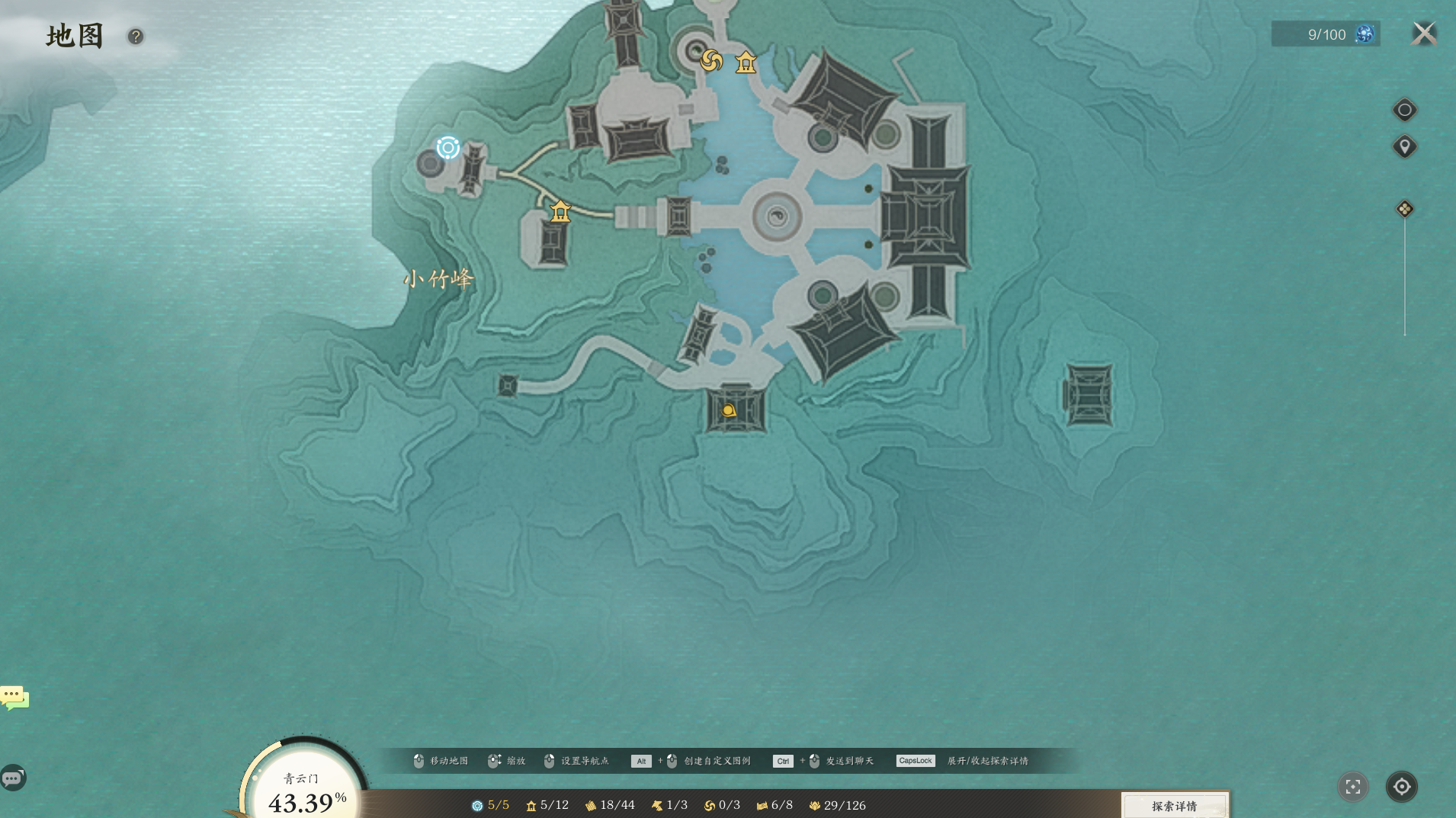Open the map help question mark
Screen dimensions: 1456x818
136,37
